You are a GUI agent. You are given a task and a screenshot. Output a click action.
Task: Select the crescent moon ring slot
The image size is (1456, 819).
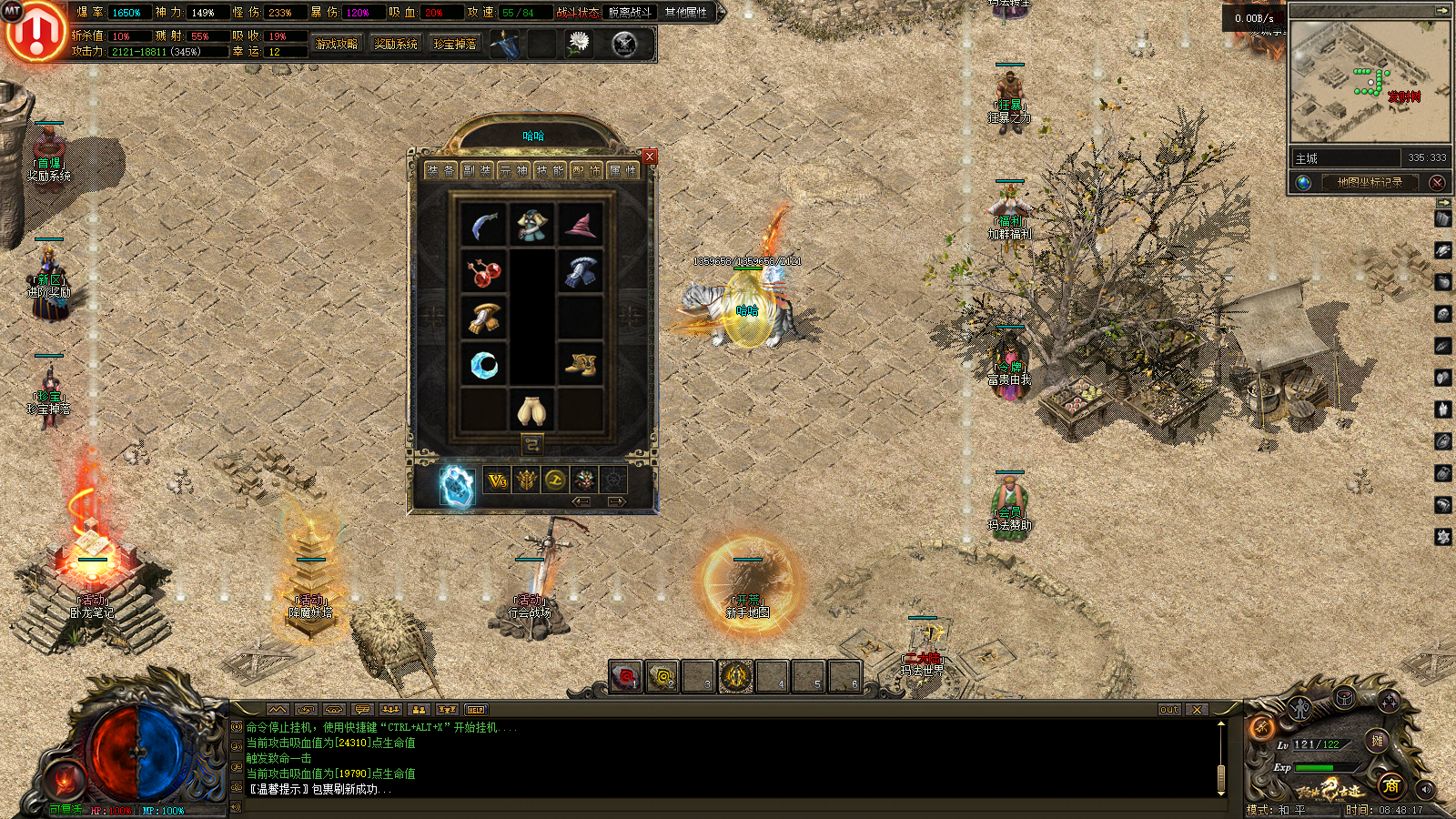(484, 365)
